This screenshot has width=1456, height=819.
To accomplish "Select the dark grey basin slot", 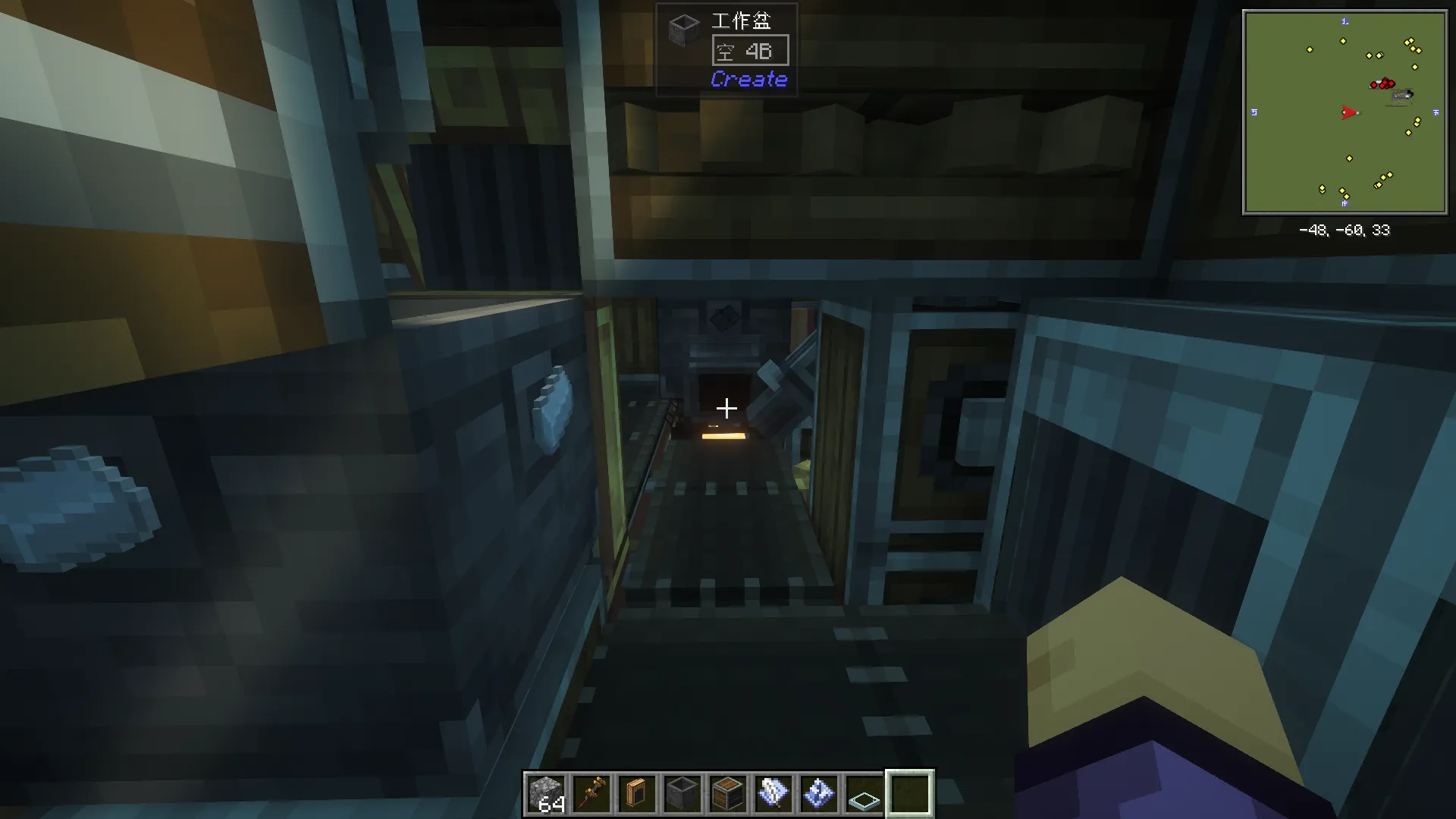I will coord(682,793).
